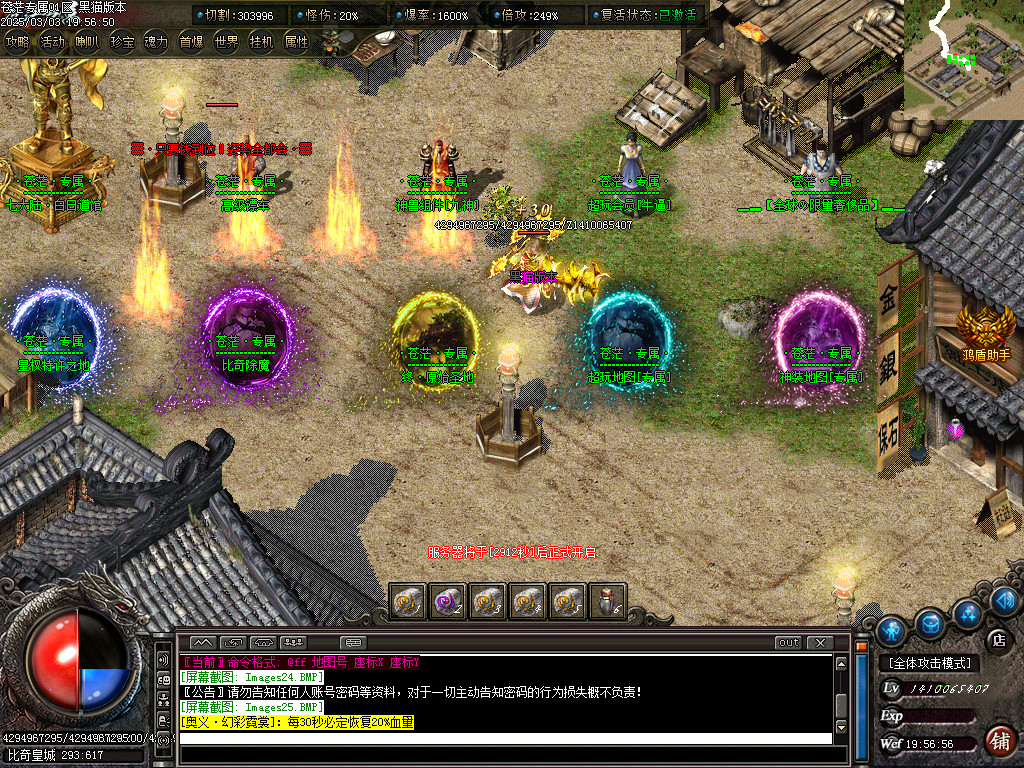The image size is (1024, 768).
Task: Use the potion jar in slot 6
Action: click(x=609, y=600)
